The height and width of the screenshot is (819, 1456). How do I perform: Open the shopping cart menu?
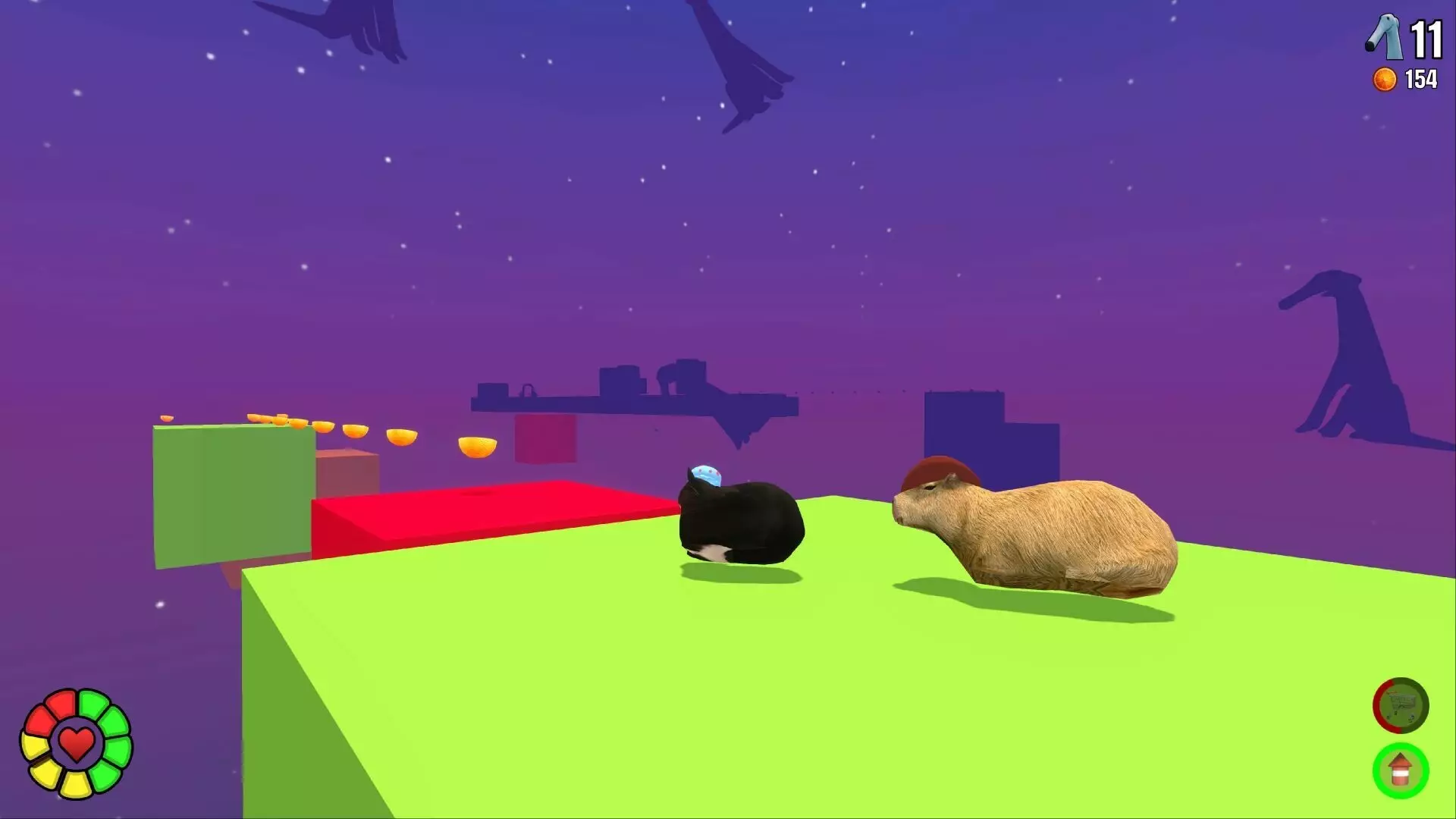pos(1399,706)
